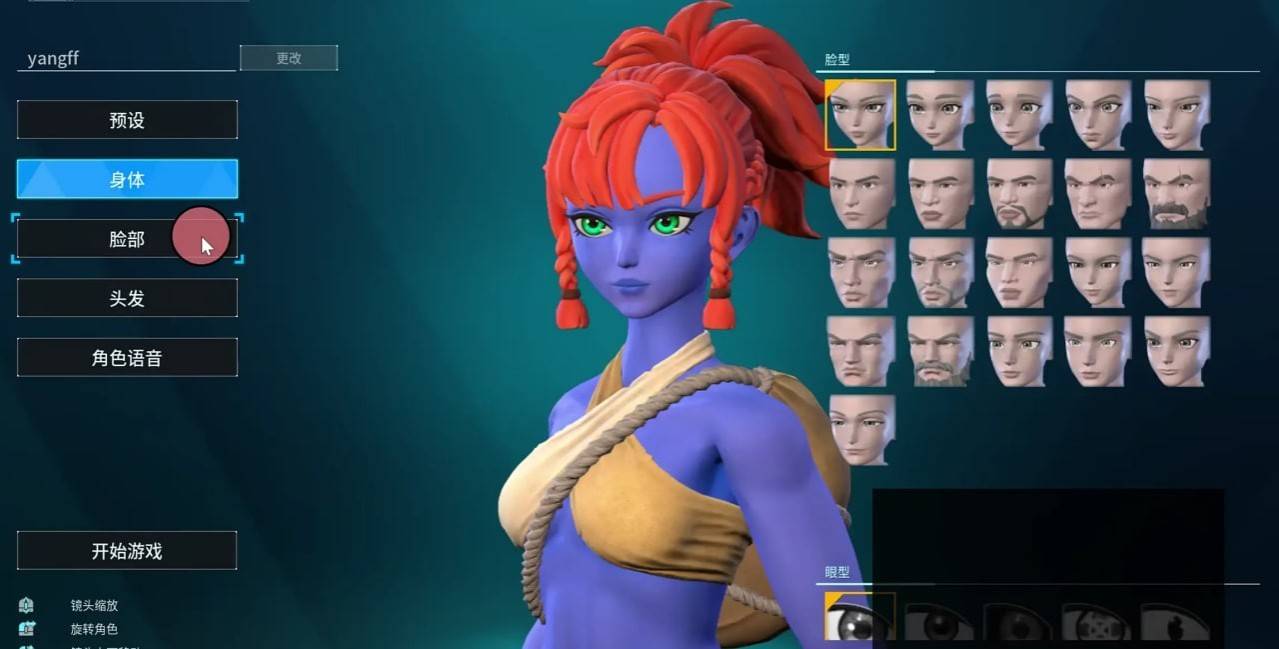Open the 头发 hair options
Viewport: 1279px width, 649px height.
click(127, 298)
